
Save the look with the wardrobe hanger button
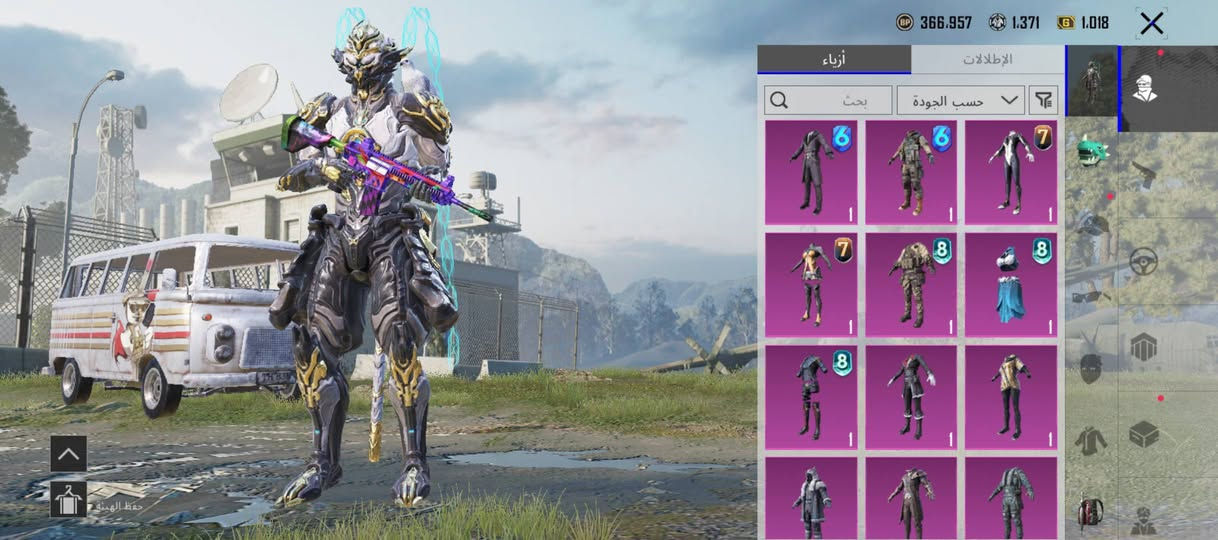tap(68, 499)
